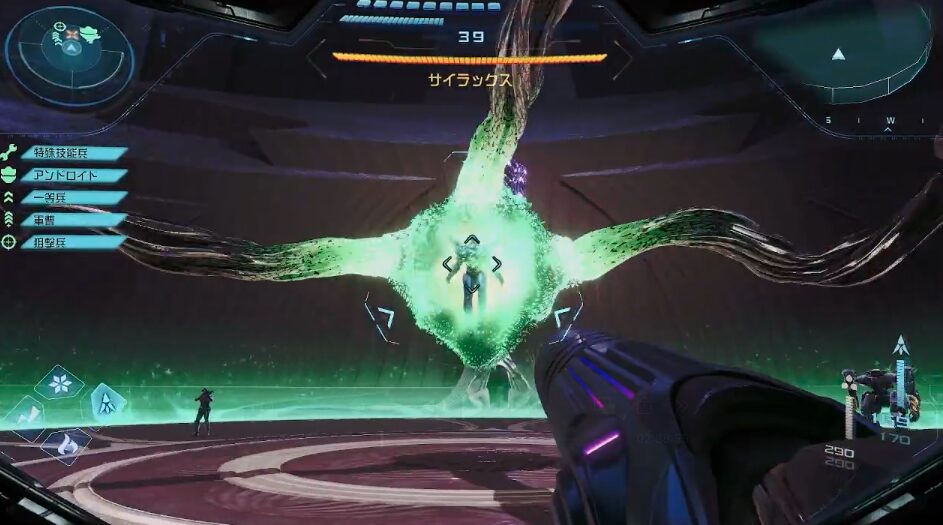Select the highlighted missile ability icon

click(x=107, y=403)
